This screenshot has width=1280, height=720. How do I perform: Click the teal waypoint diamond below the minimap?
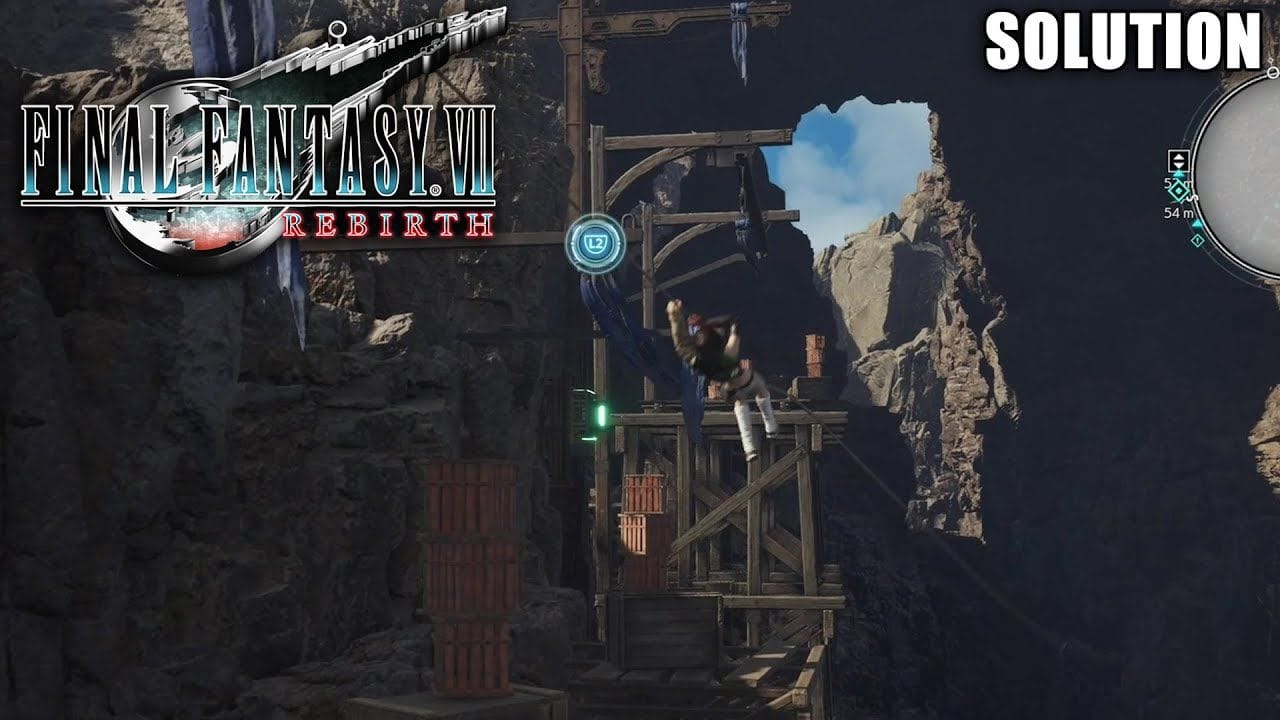tap(1198, 239)
